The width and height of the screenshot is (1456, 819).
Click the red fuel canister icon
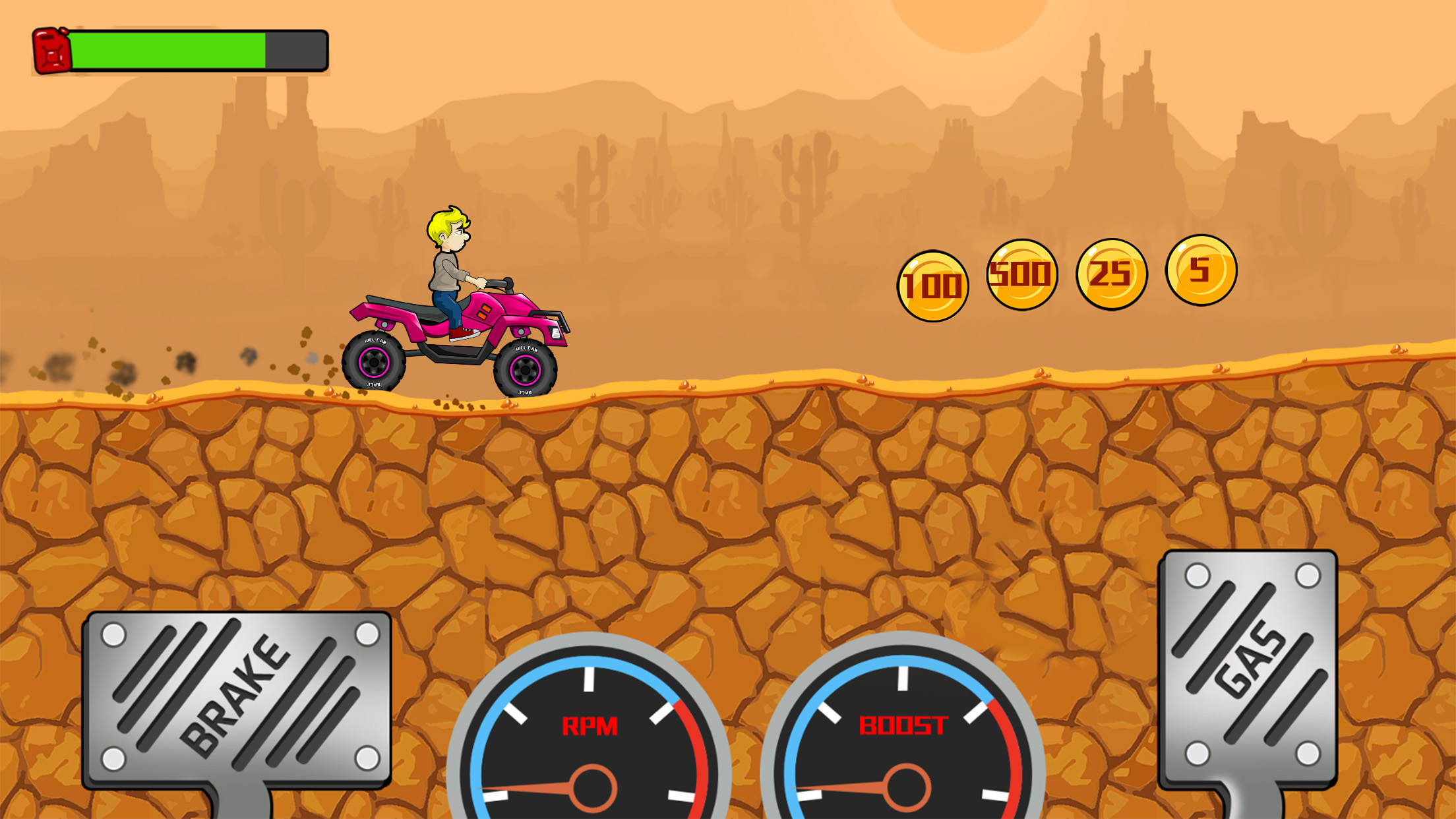click(53, 49)
